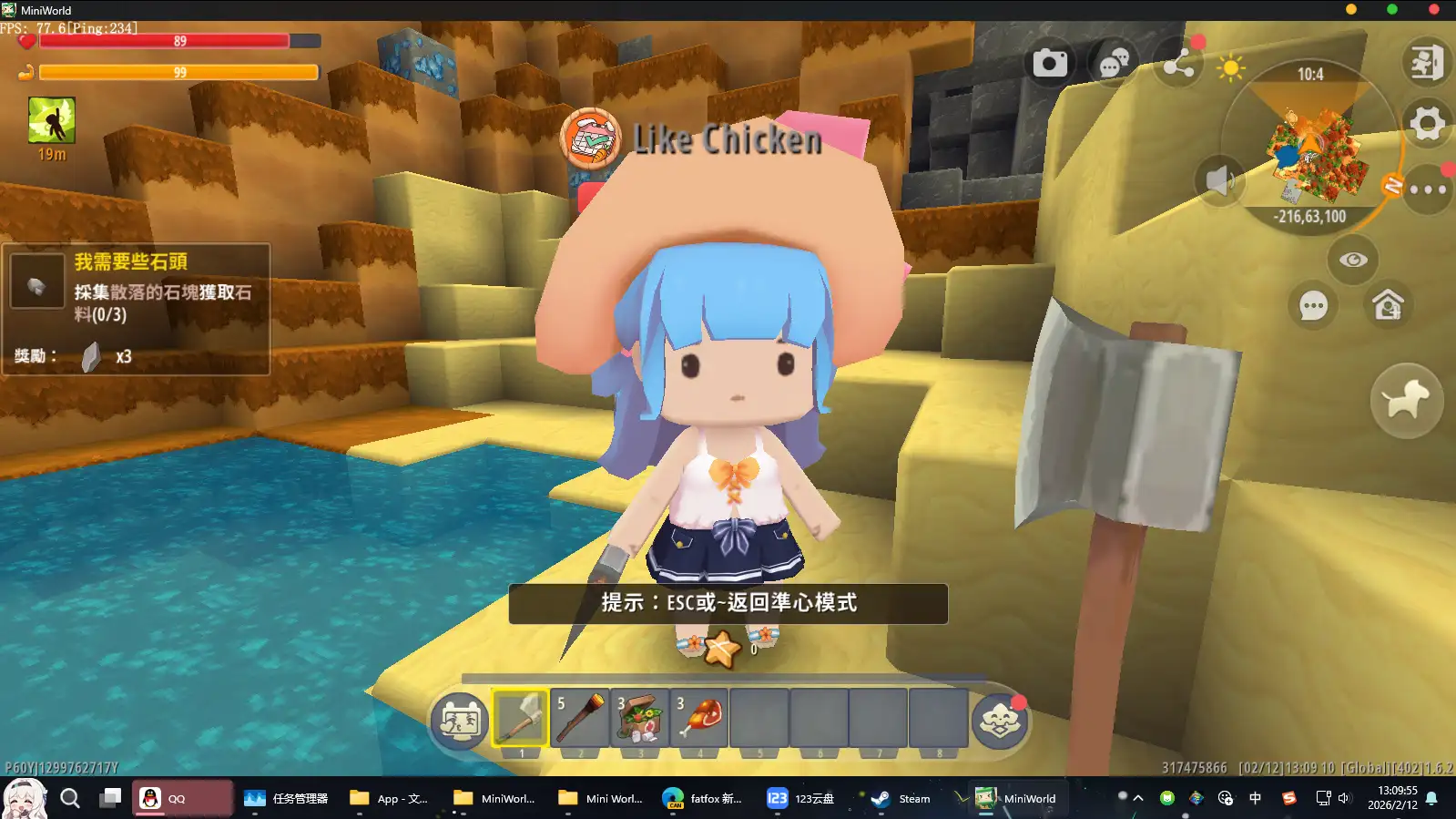Open the backpack icon left of the hotbar
The width and height of the screenshot is (1456, 819).
click(x=458, y=721)
